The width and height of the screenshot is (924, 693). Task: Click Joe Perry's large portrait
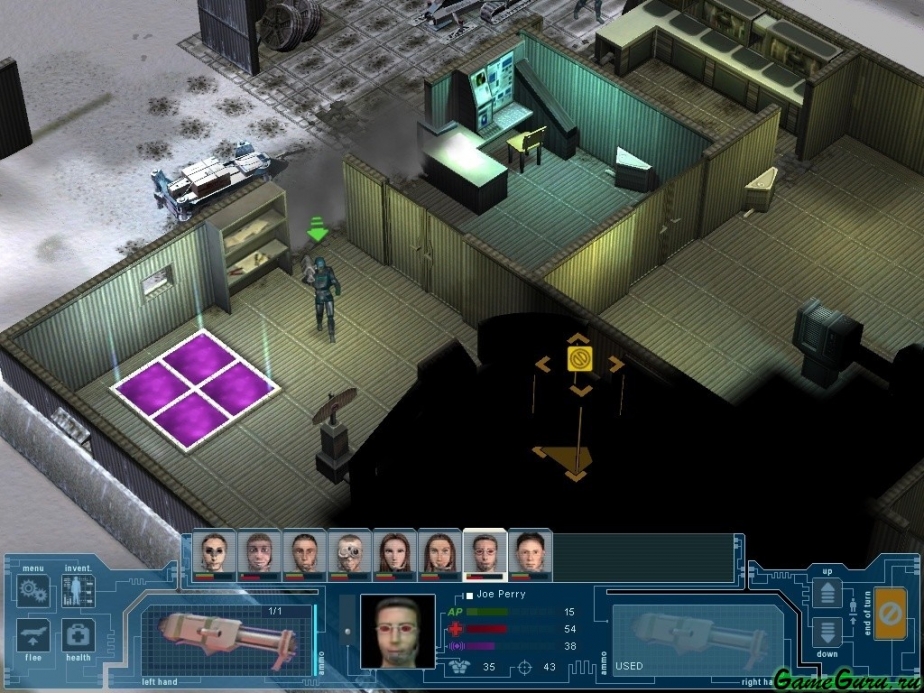pyautogui.click(x=397, y=632)
